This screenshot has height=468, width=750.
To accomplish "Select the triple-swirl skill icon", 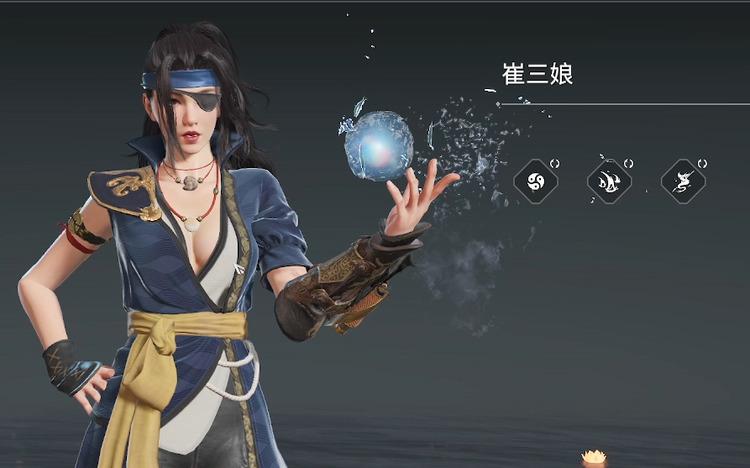I will (535, 182).
